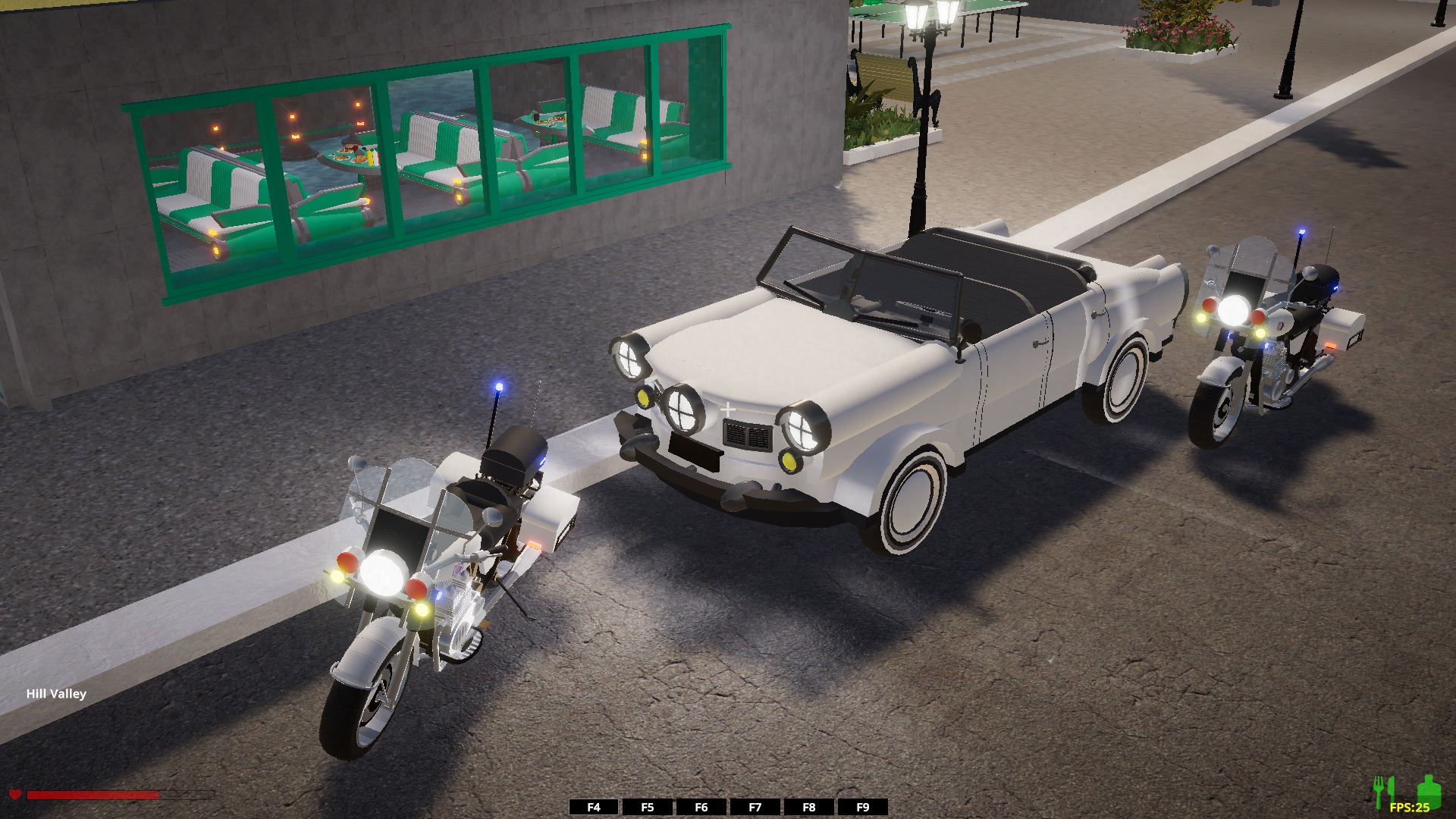Select the F9 hotbar slot
The height and width of the screenshot is (819, 1456).
[x=863, y=807]
